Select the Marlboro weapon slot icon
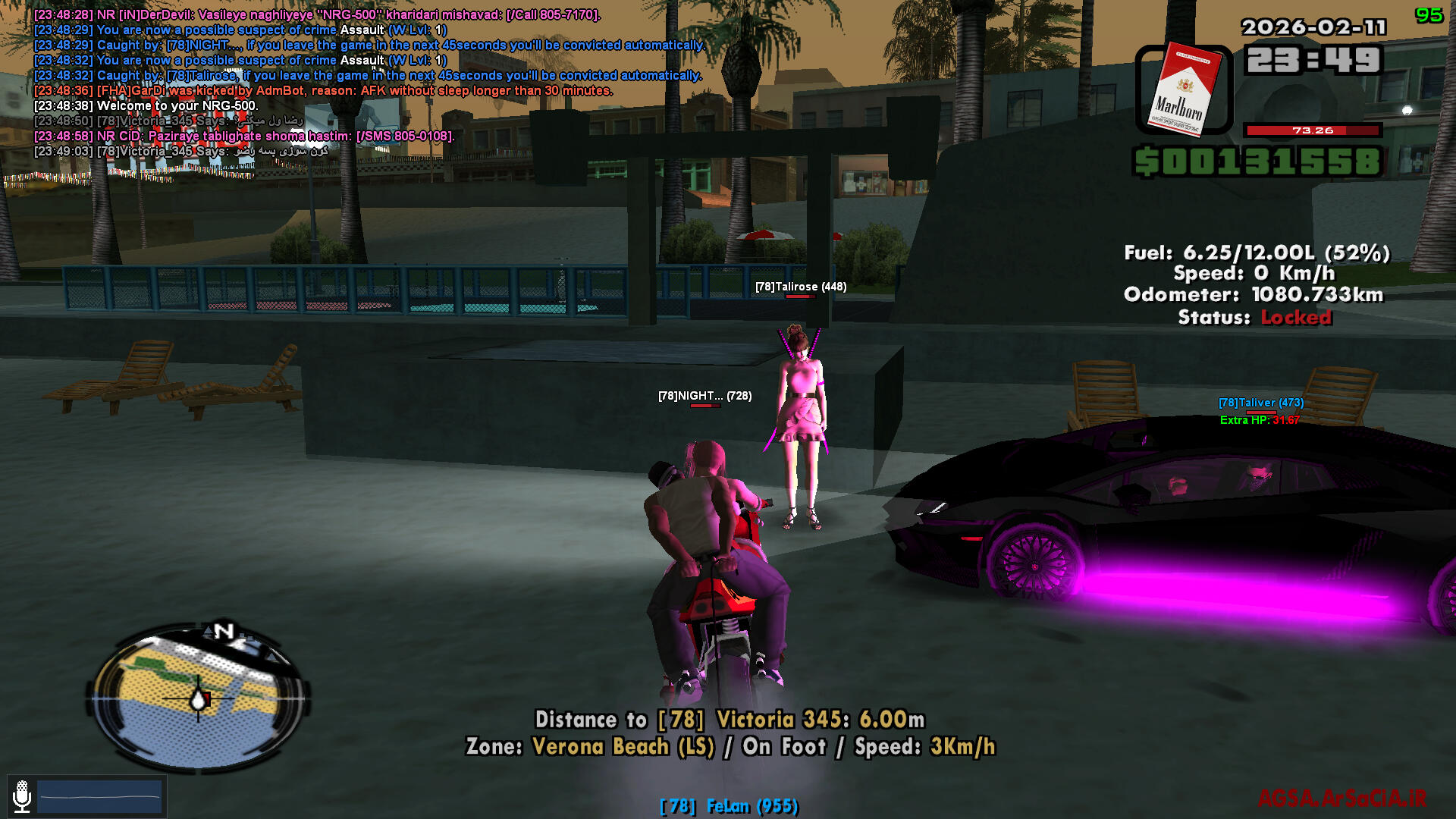 1183,90
